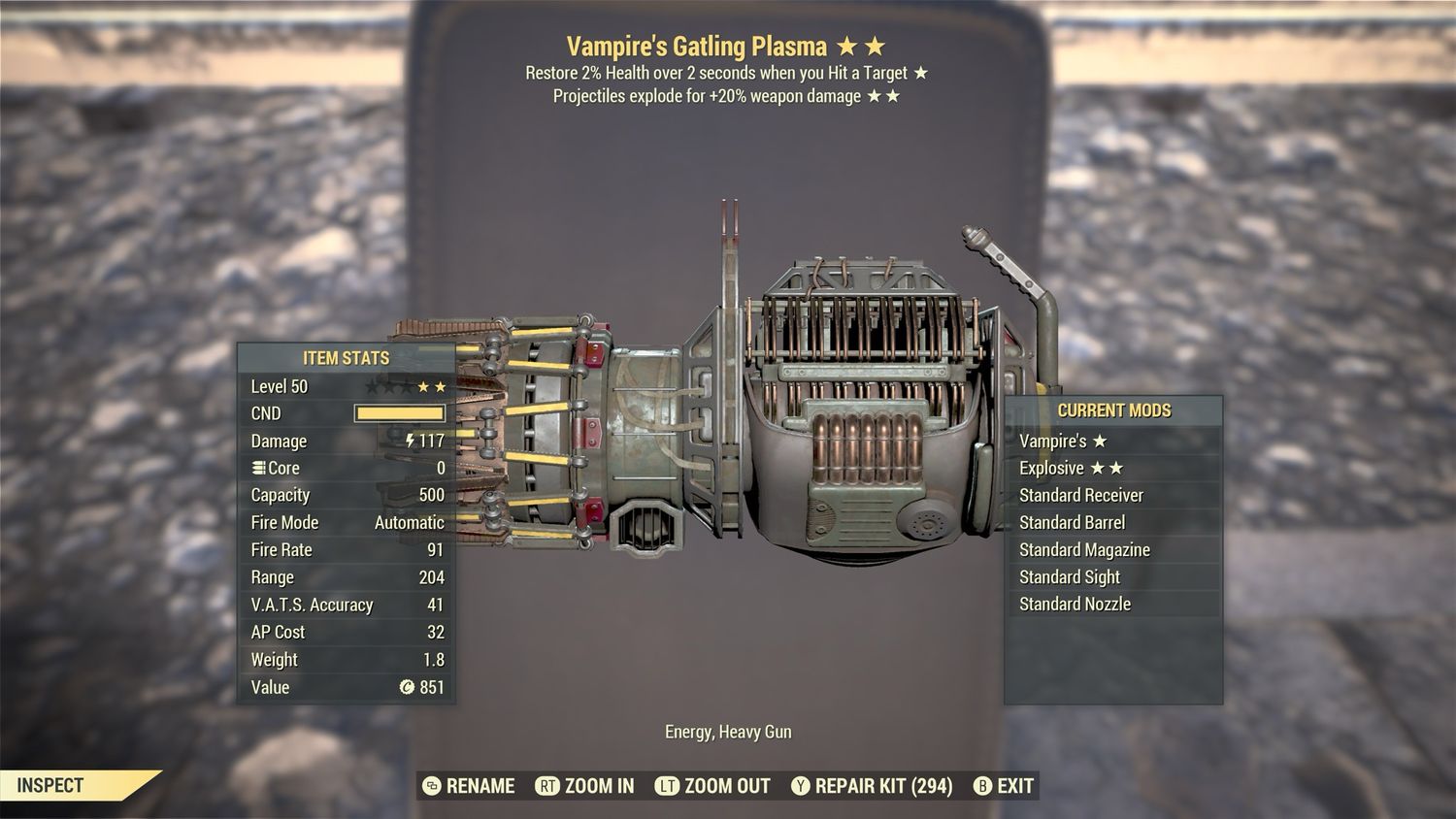Select the Explosive mod row
This screenshot has height=819, width=1456.
pyautogui.click(x=1112, y=468)
